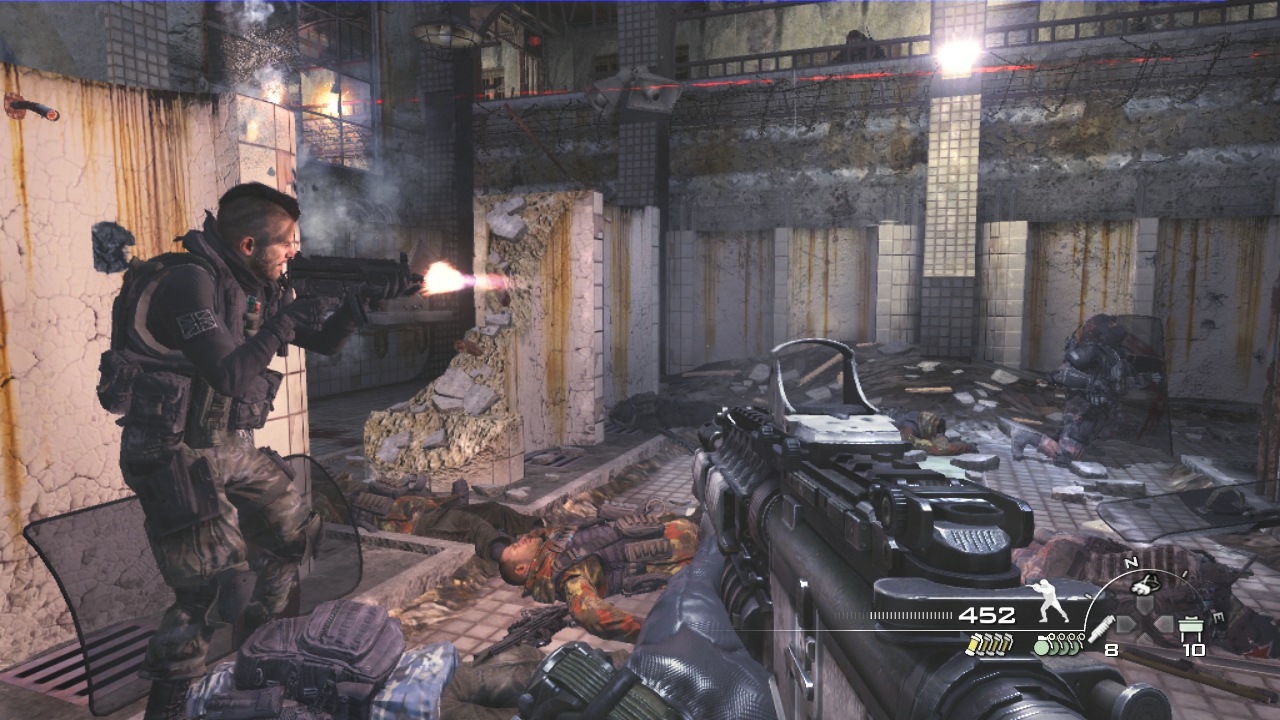Click the D-pad right arrow indicator
Viewport: 1280px width, 720px height.
coord(1164,622)
